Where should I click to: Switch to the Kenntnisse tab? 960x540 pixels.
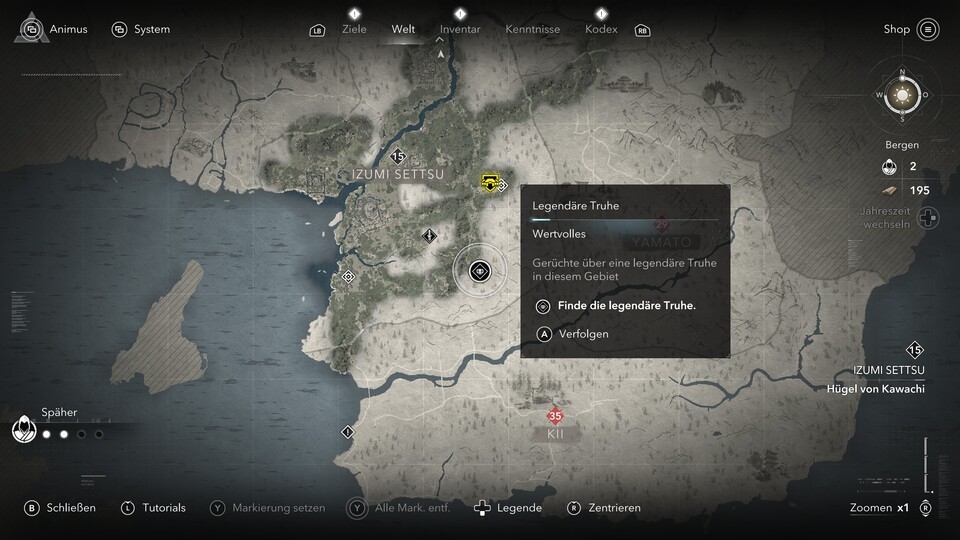534,29
